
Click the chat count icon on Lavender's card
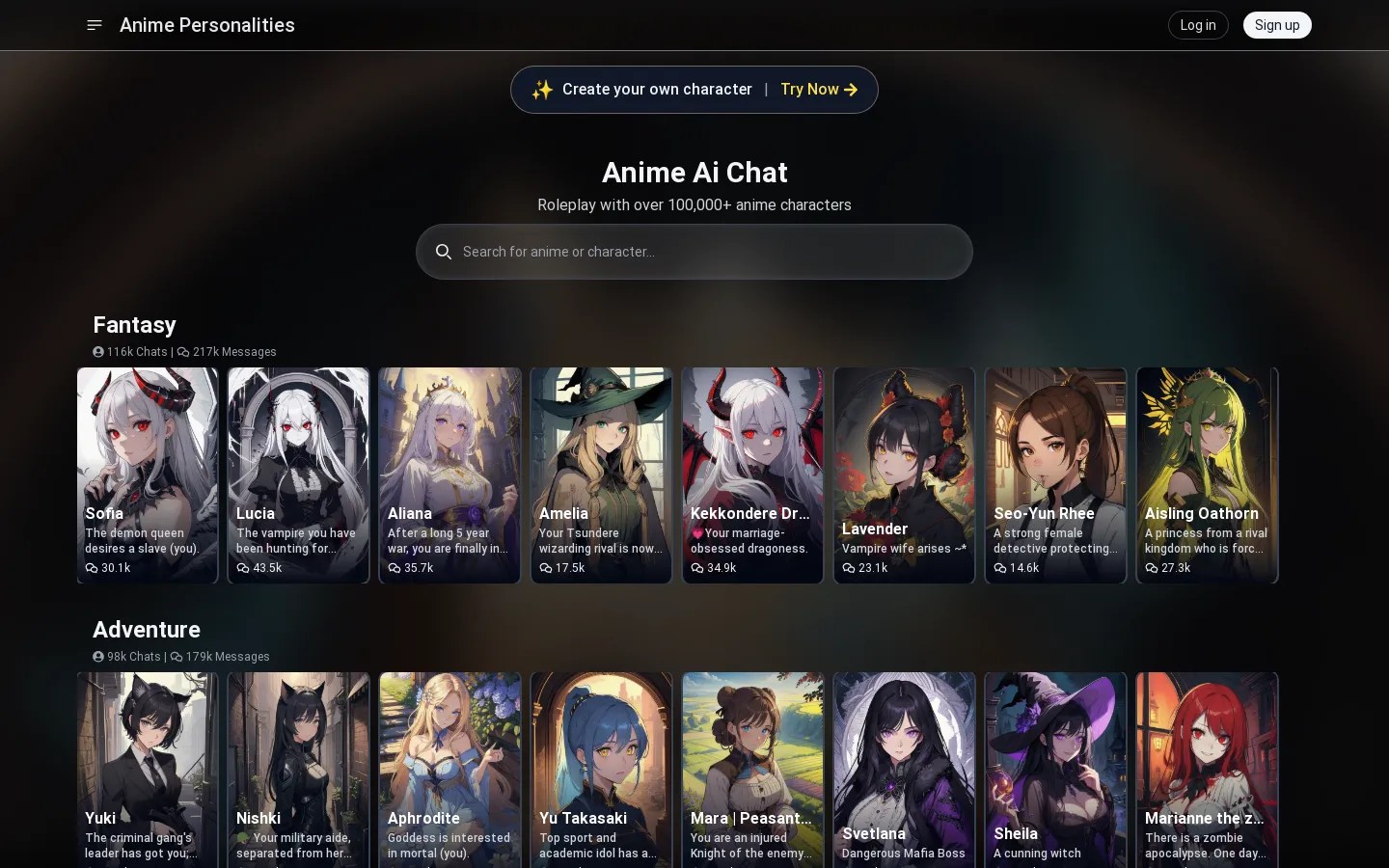[850, 568]
